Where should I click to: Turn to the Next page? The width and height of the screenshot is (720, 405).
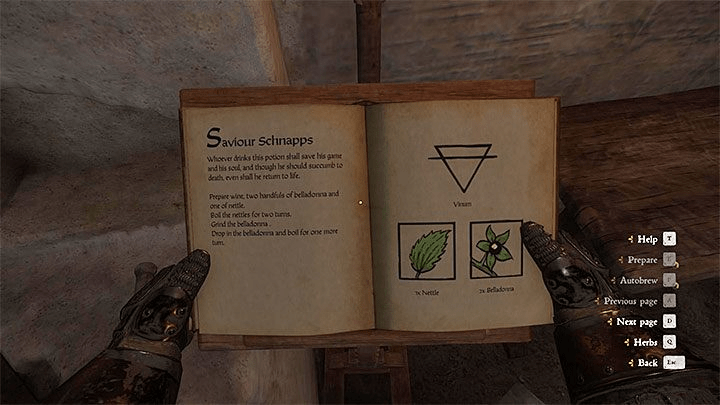(x=639, y=321)
